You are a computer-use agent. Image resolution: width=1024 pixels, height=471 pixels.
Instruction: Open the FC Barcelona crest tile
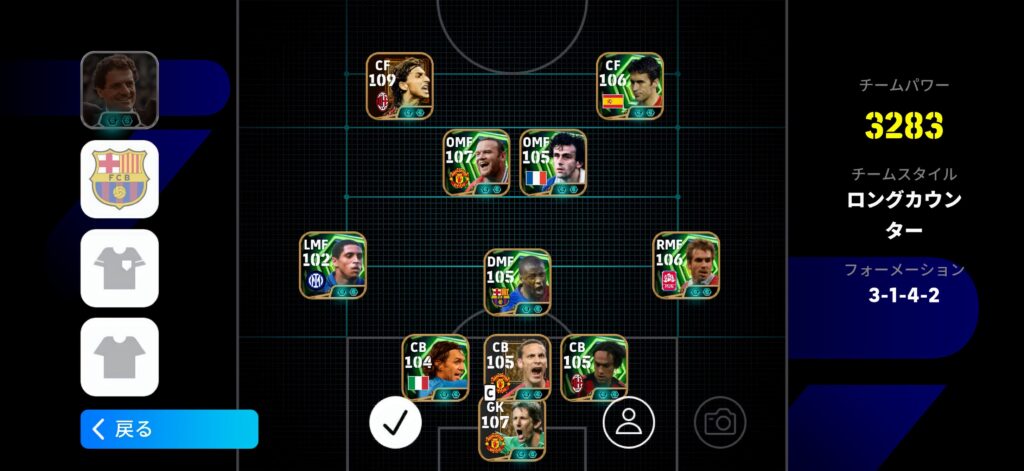tap(120, 179)
